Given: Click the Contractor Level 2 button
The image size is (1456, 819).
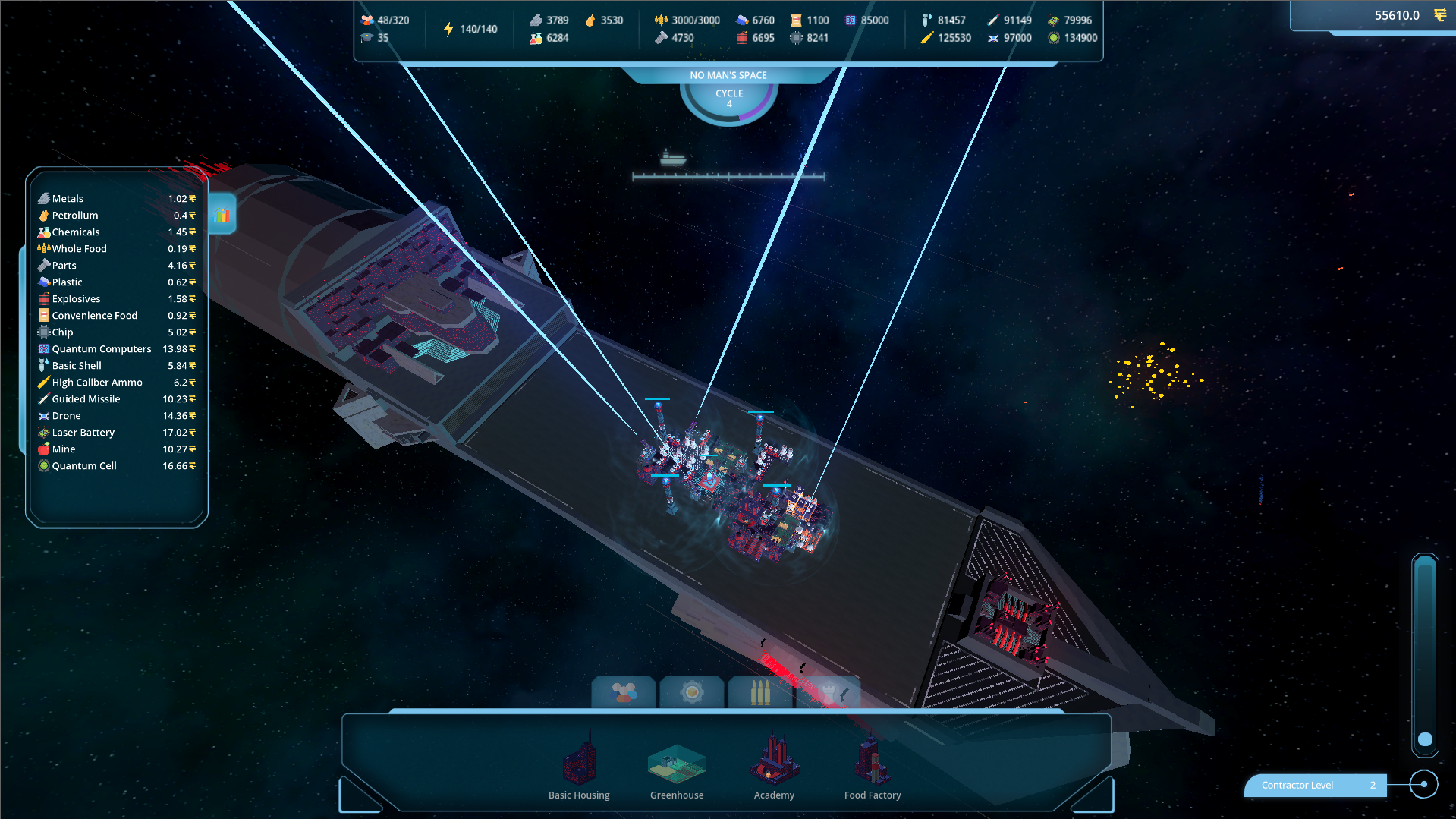Looking at the screenshot, I should (1314, 785).
